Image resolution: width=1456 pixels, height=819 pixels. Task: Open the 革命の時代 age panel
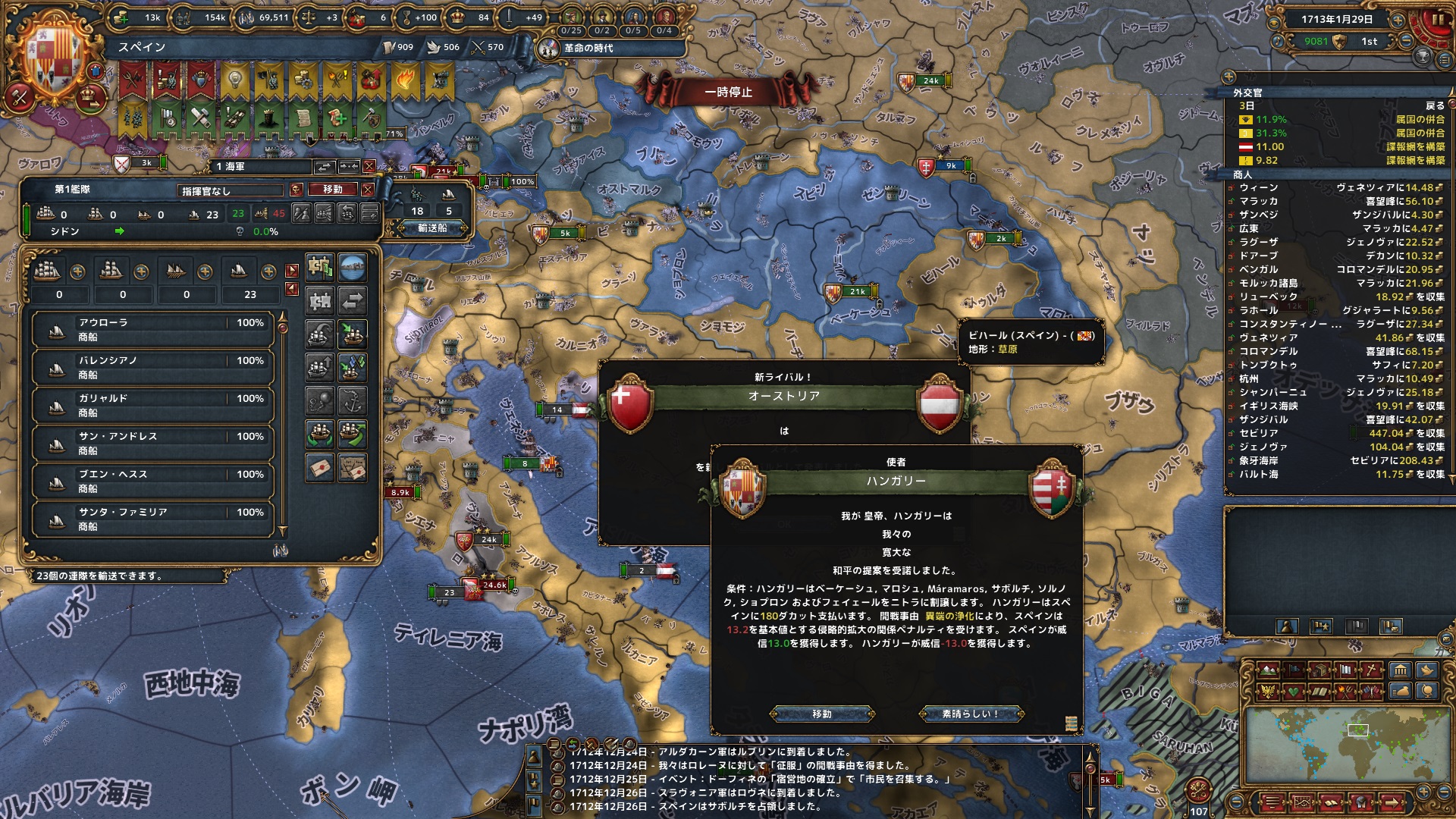point(588,48)
